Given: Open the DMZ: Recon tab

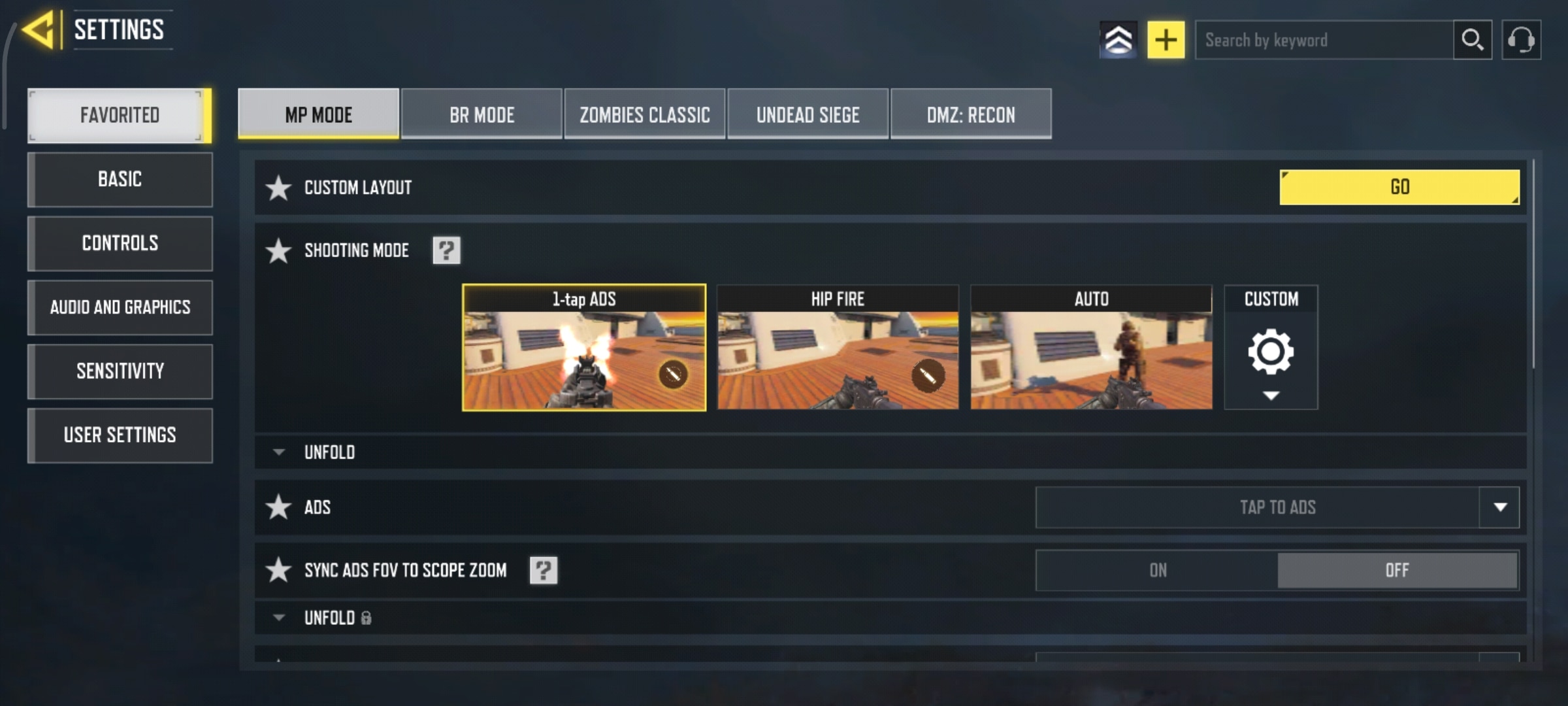Looking at the screenshot, I should [x=971, y=114].
